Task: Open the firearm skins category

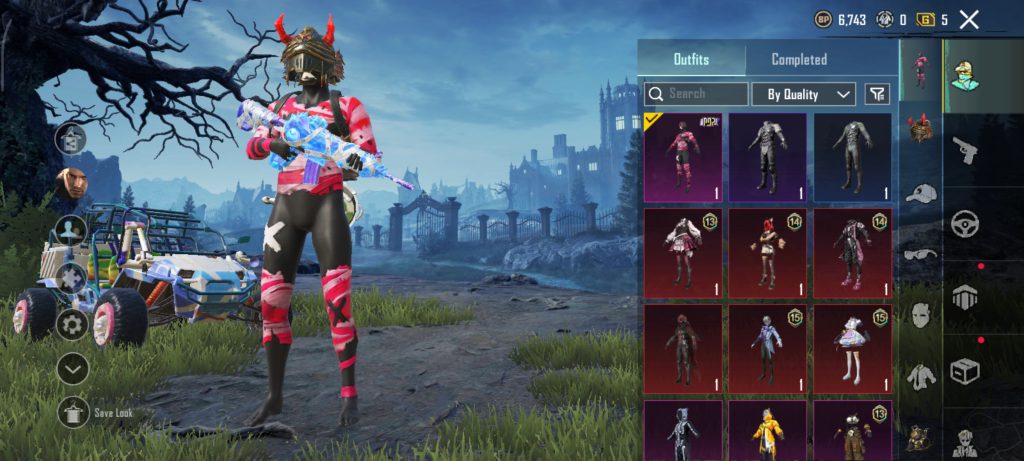Action: coord(965,150)
